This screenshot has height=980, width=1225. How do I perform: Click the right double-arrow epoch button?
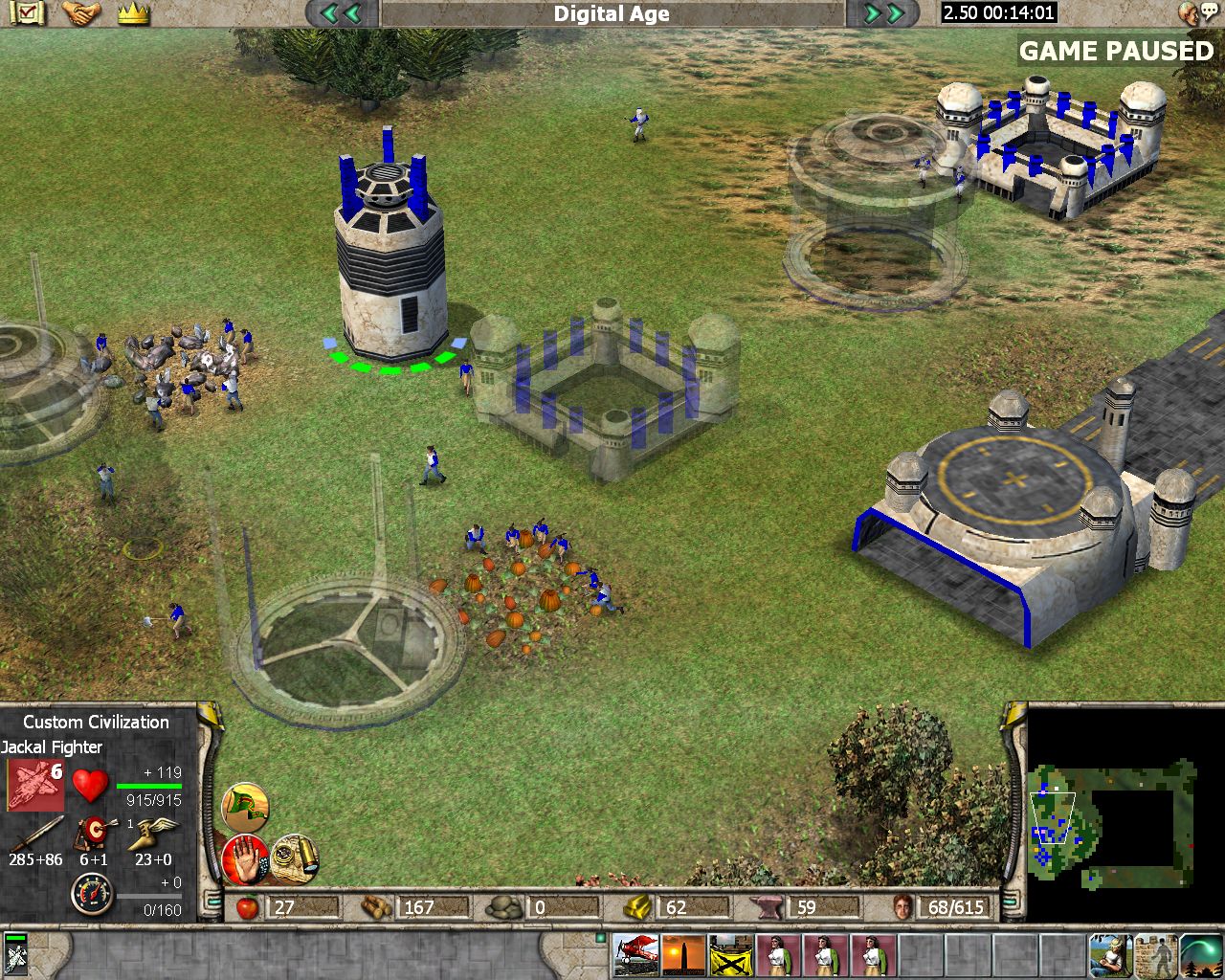point(883,13)
